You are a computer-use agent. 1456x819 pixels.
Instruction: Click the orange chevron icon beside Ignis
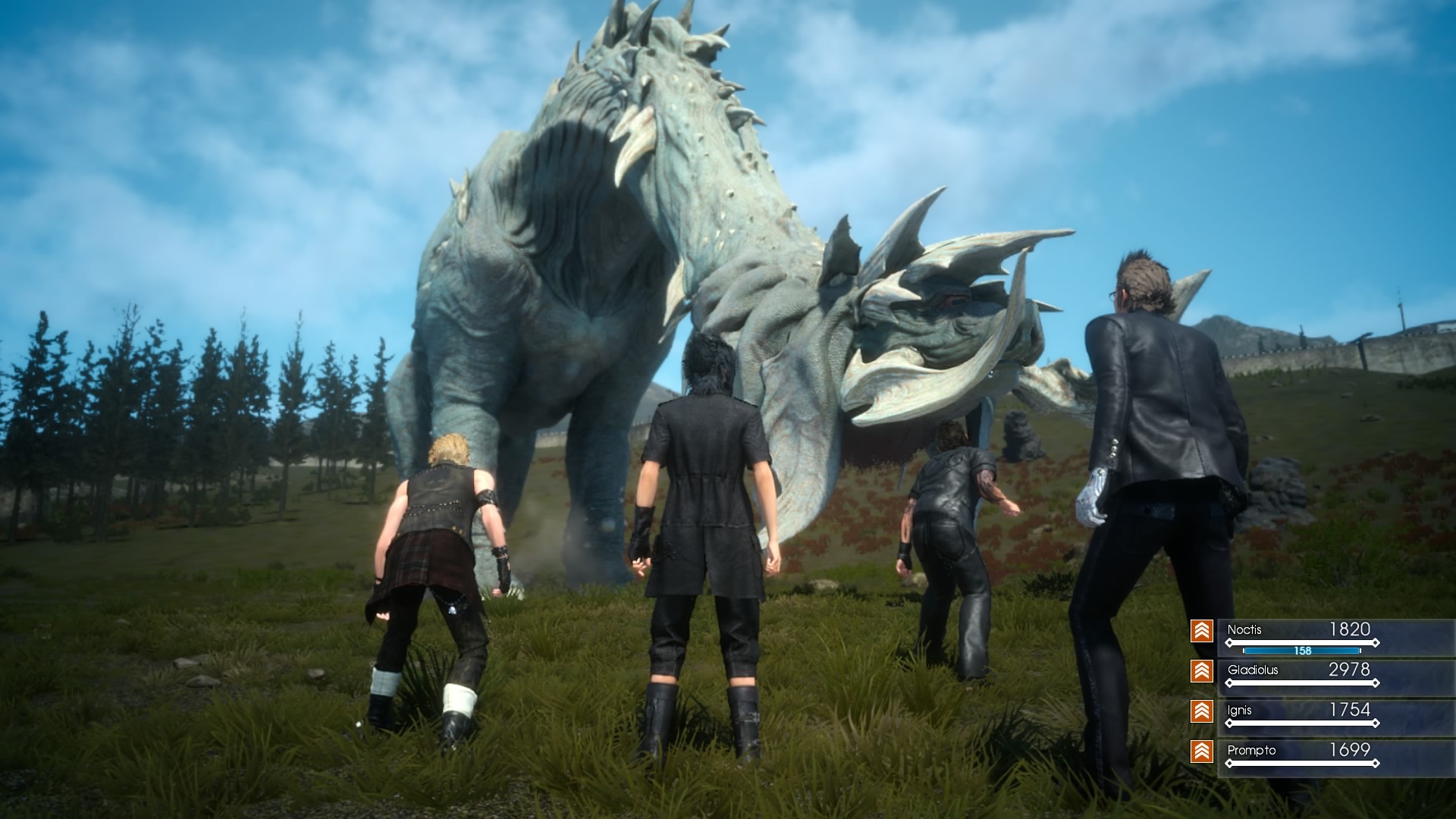coord(1202,711)
